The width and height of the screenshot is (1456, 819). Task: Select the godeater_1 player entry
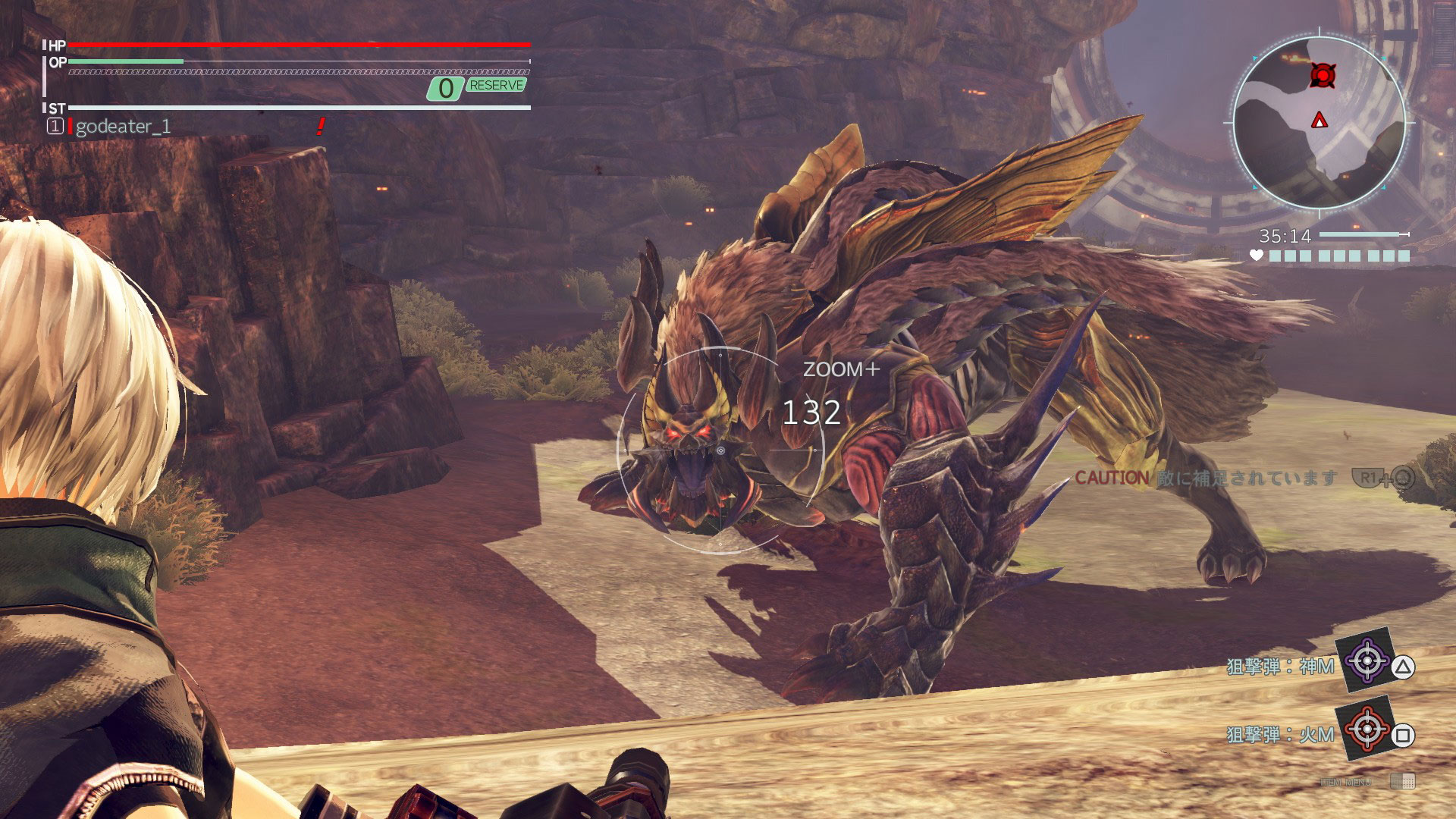(123, 127)
